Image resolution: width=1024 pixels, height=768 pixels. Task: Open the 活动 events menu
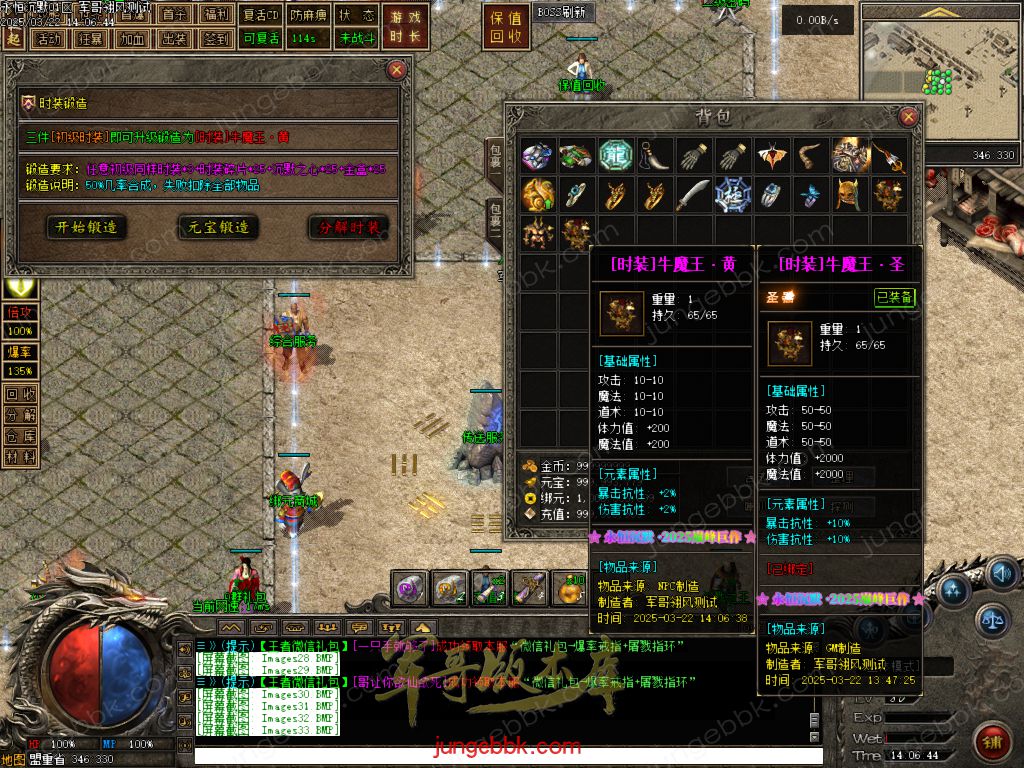click(47, 39)
